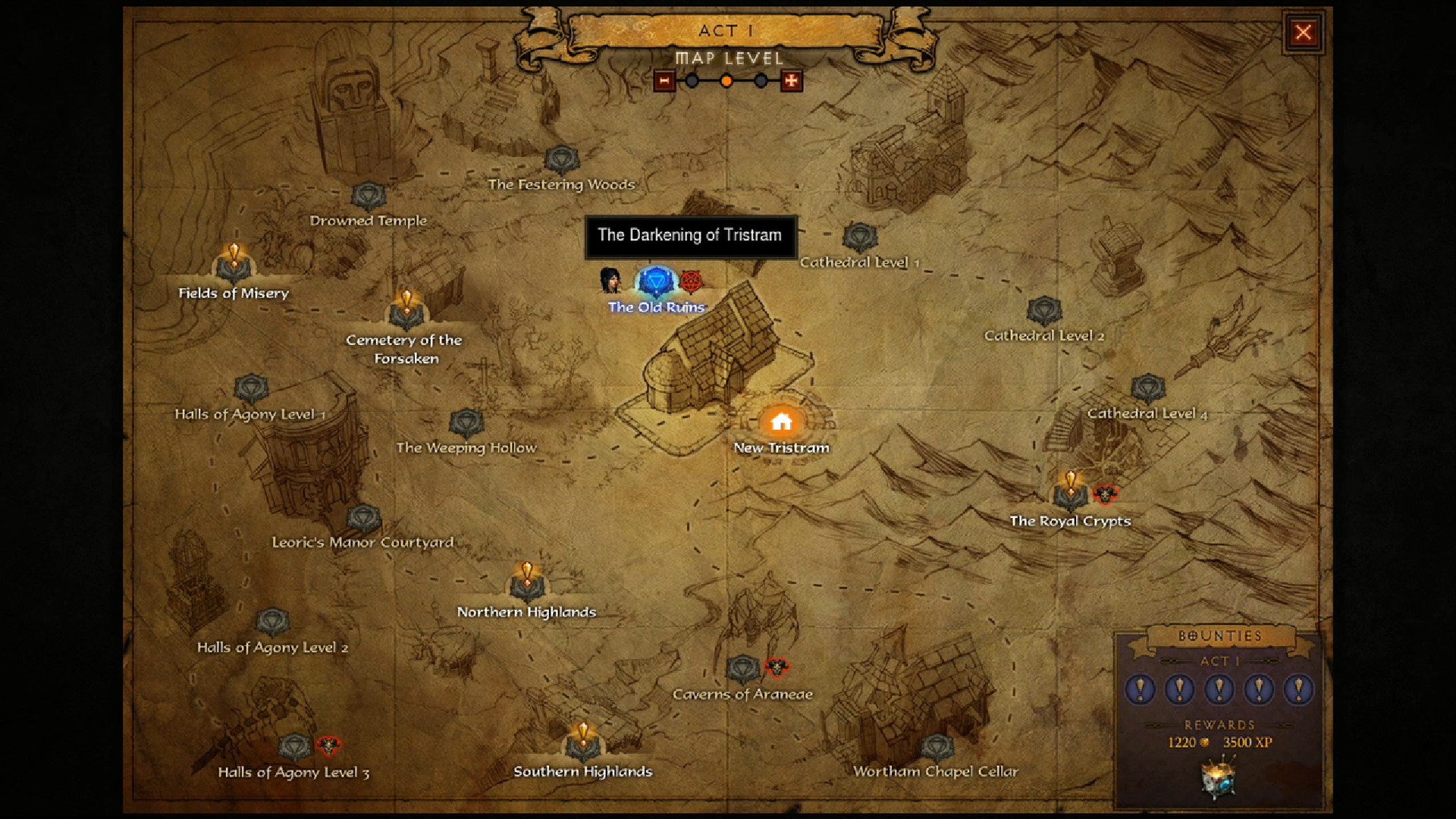This screenshot has width=1456, height=819.
Task: Select the Drowned Temple waypoint
Action: (x=369, y=197)
